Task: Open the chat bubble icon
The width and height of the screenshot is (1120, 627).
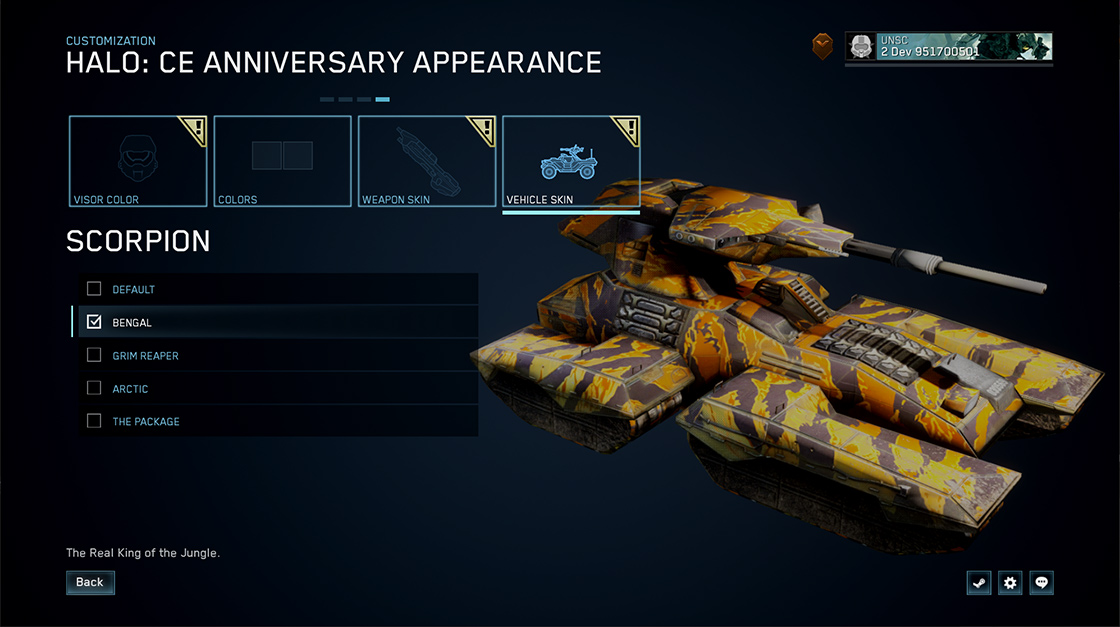Action: [x=1042, y=583]
